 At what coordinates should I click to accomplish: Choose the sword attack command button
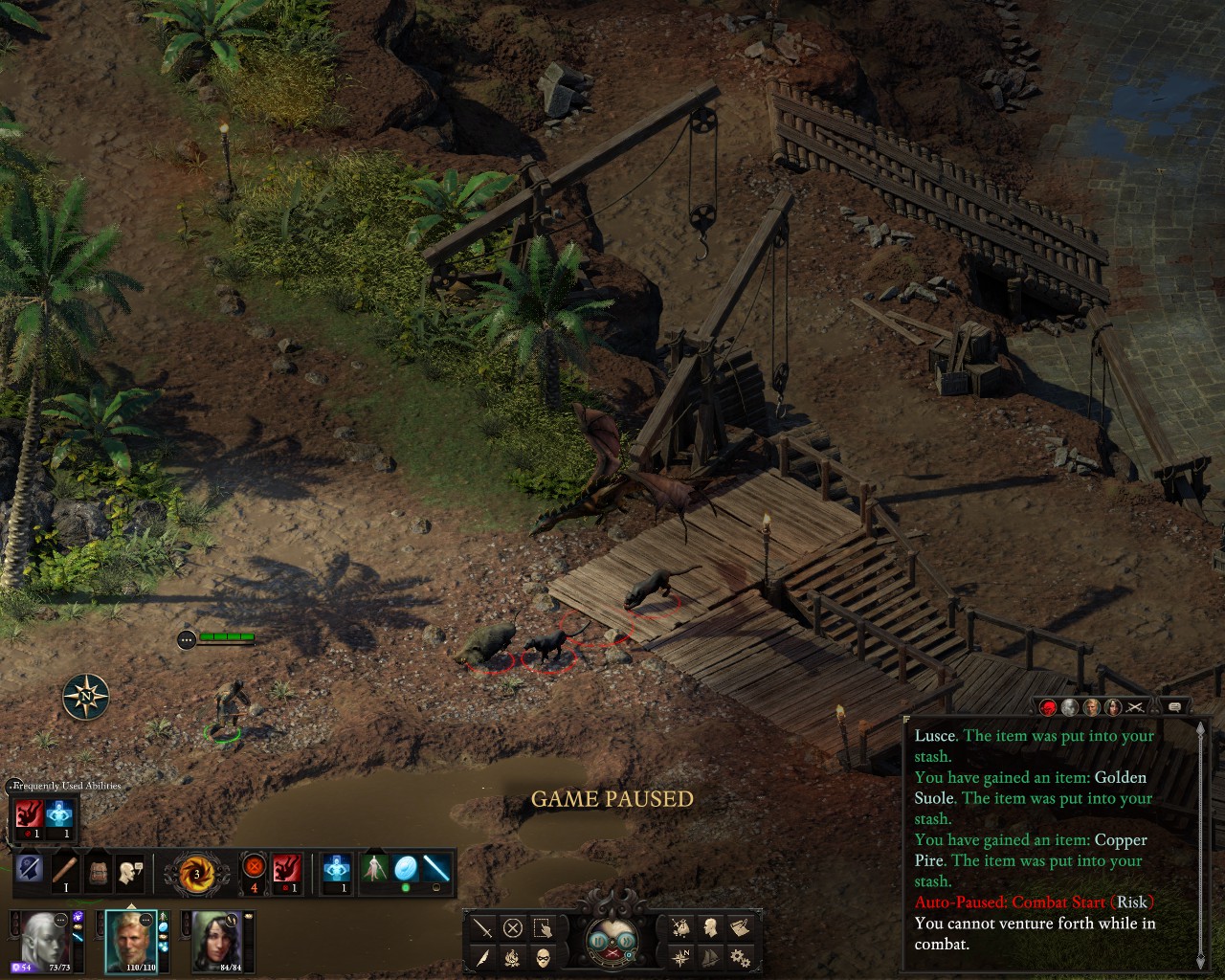(483, 927)
